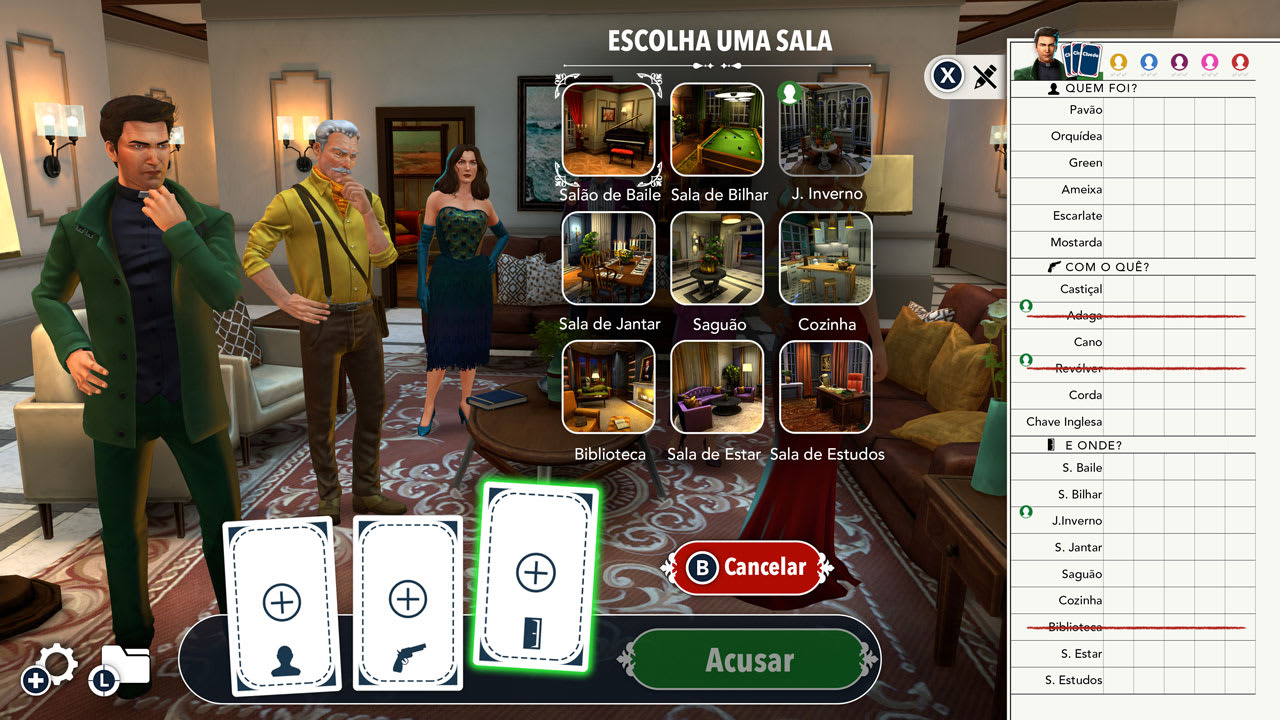1280x720 pixels.
Task: Switch to the blue player's notepad column
Action: coord(1150,61)
